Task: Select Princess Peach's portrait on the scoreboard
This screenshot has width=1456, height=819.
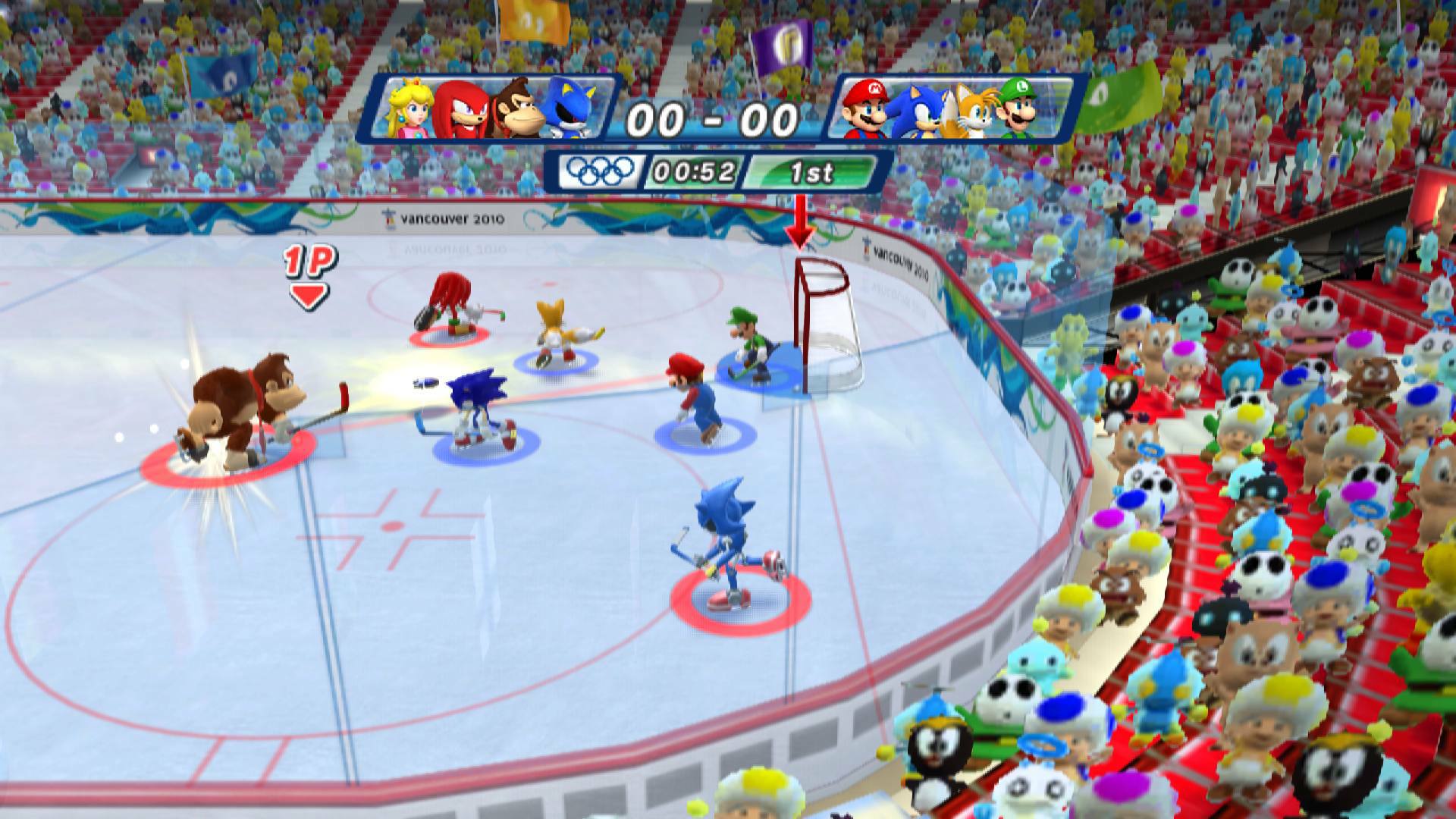Action: tap(406, 111)
